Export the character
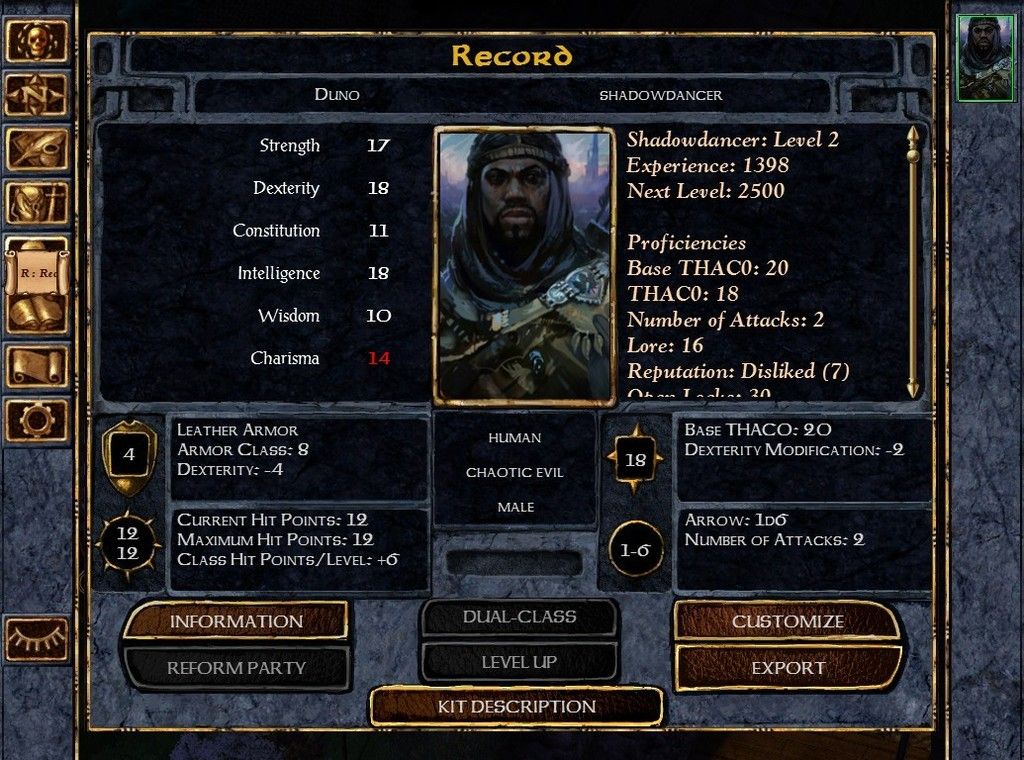1024x760 pixels. coord(788,667)
